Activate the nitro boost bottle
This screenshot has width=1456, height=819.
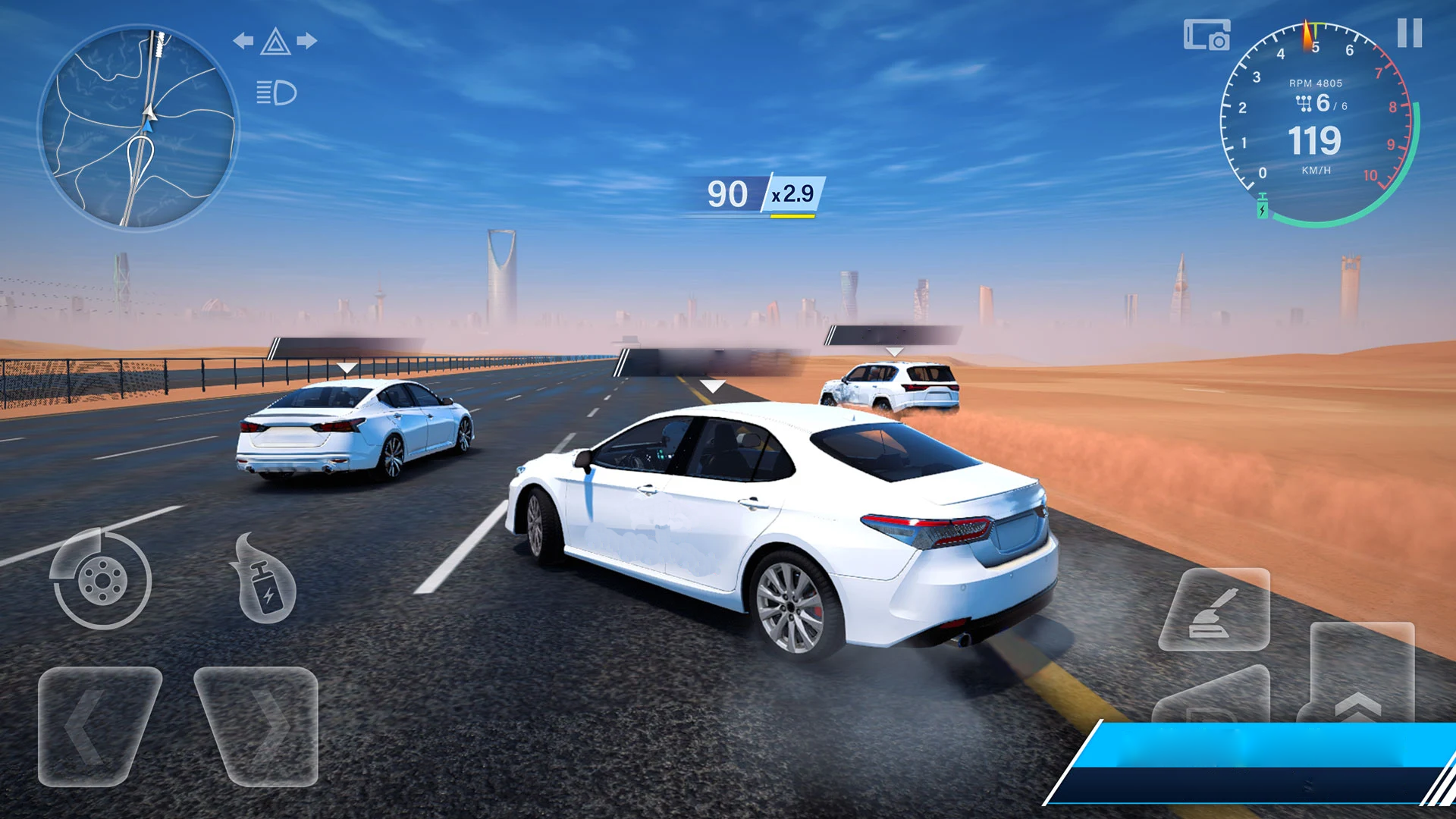265,580
